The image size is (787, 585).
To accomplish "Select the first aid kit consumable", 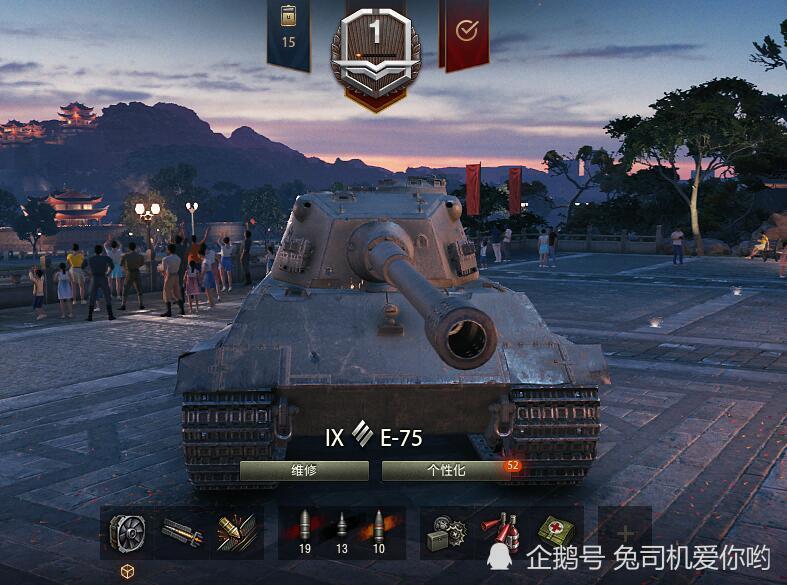I will click(x=554, y=532).
